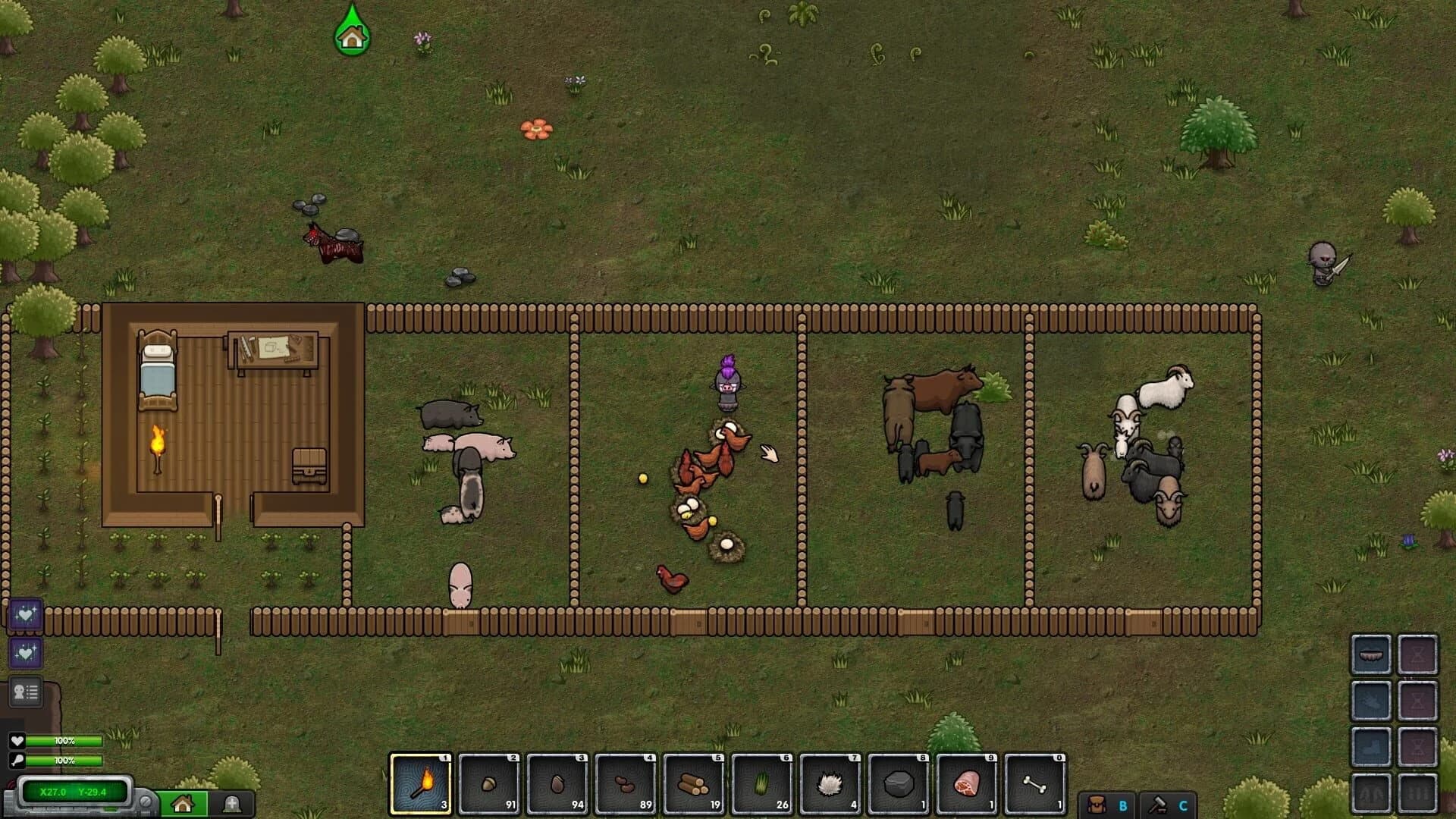Viewport: 1456px width, 819px height.
Task: Click the helmet equipment slot
Action: [1371, 655]
